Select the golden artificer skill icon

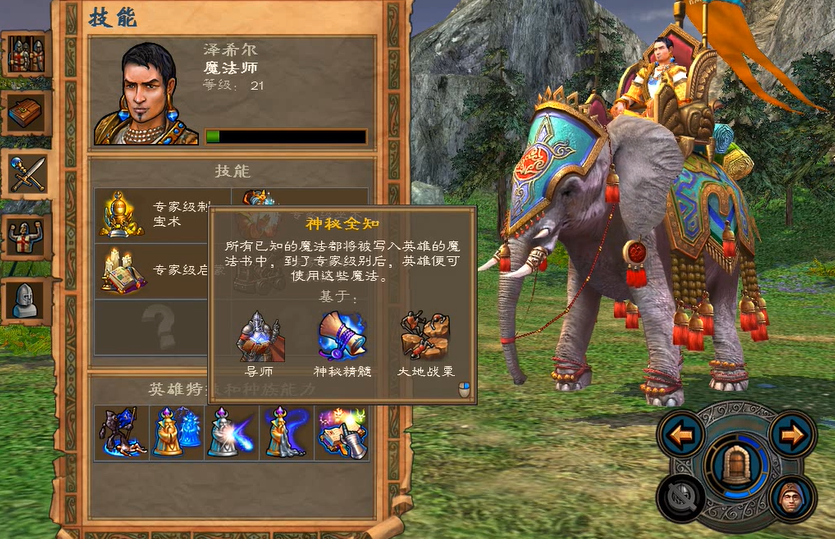click(121, 213)
